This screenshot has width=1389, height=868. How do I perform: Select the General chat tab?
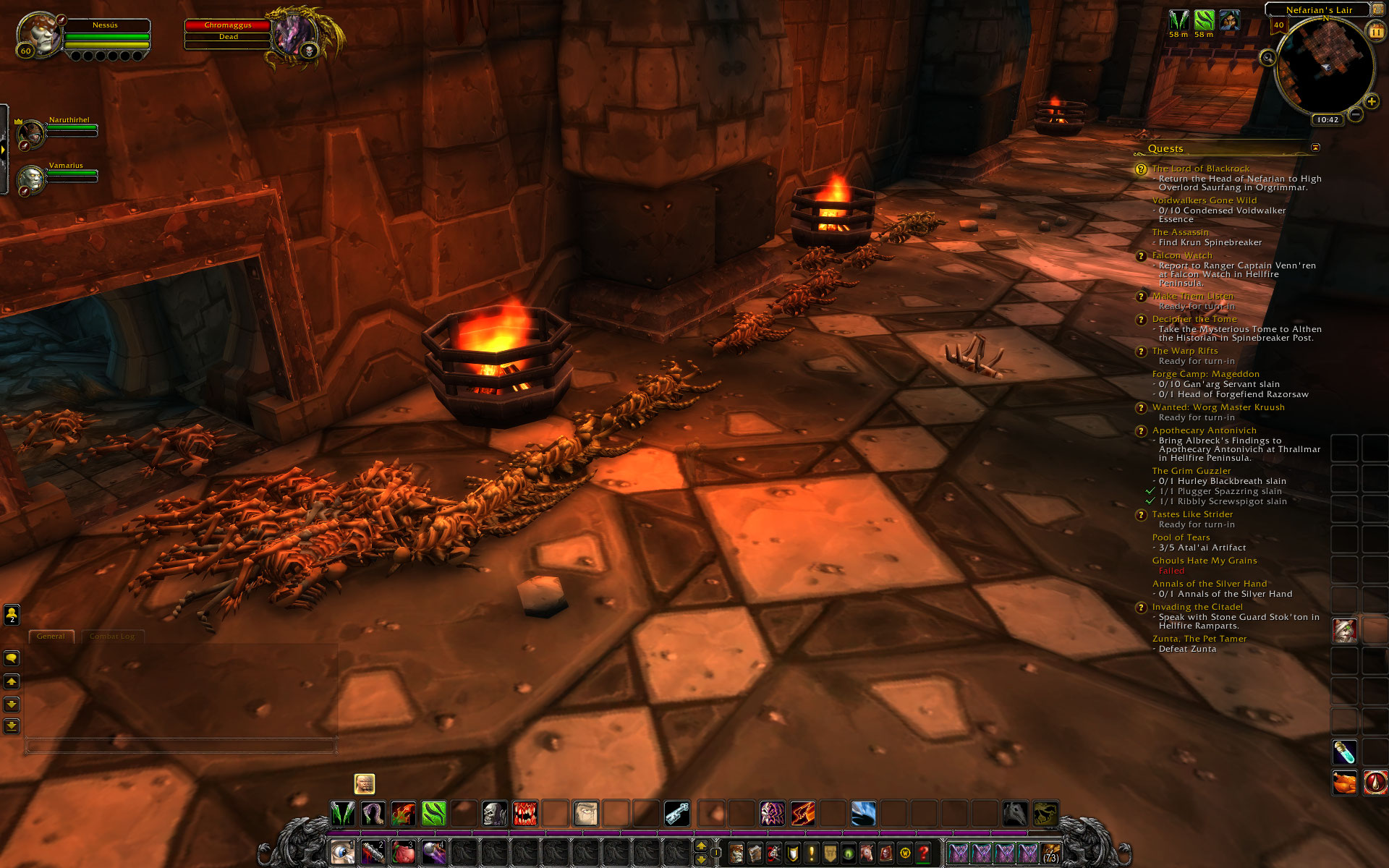coord(51,637)
